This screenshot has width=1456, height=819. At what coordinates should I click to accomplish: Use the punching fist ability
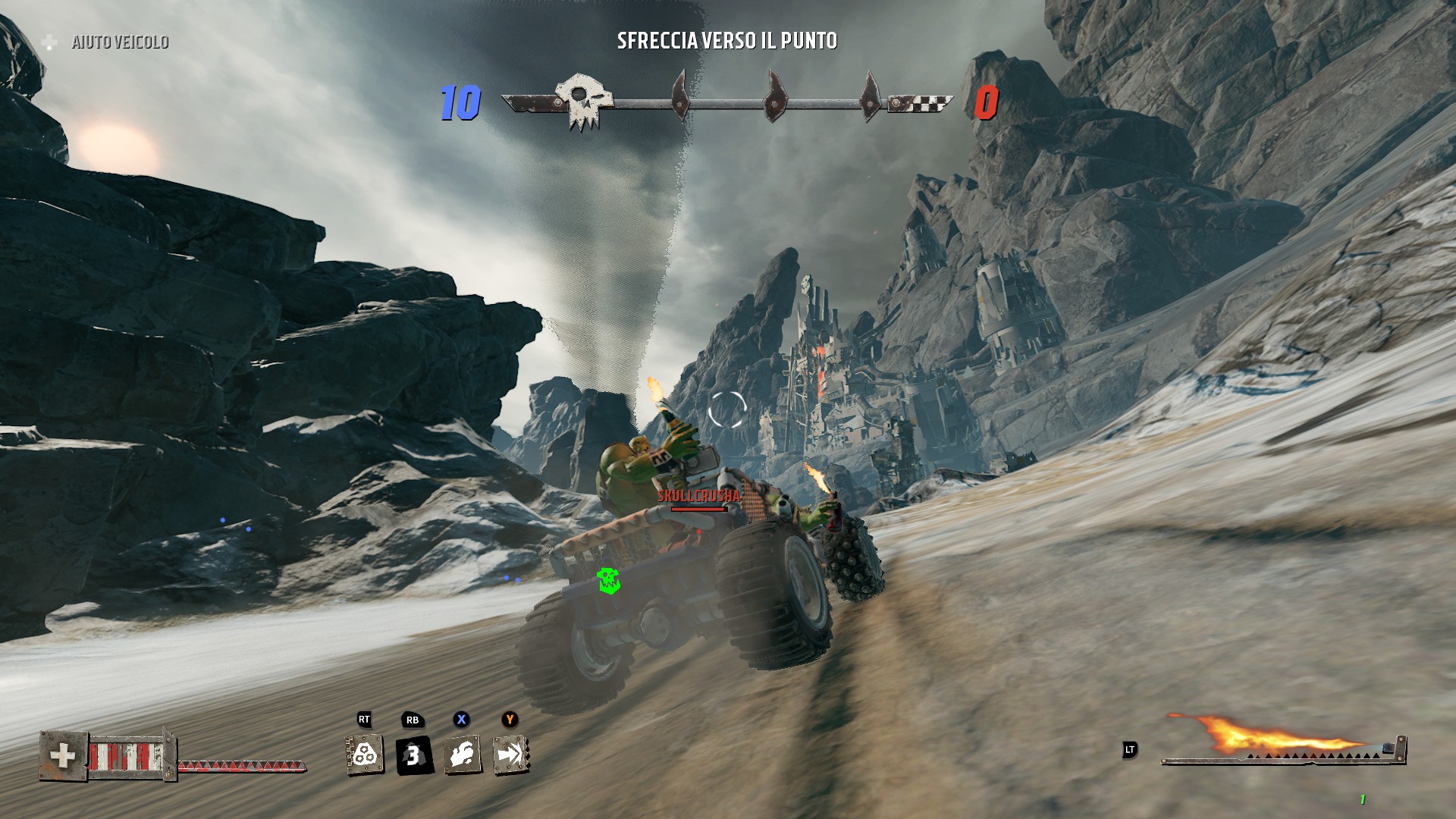click(462, 755)
